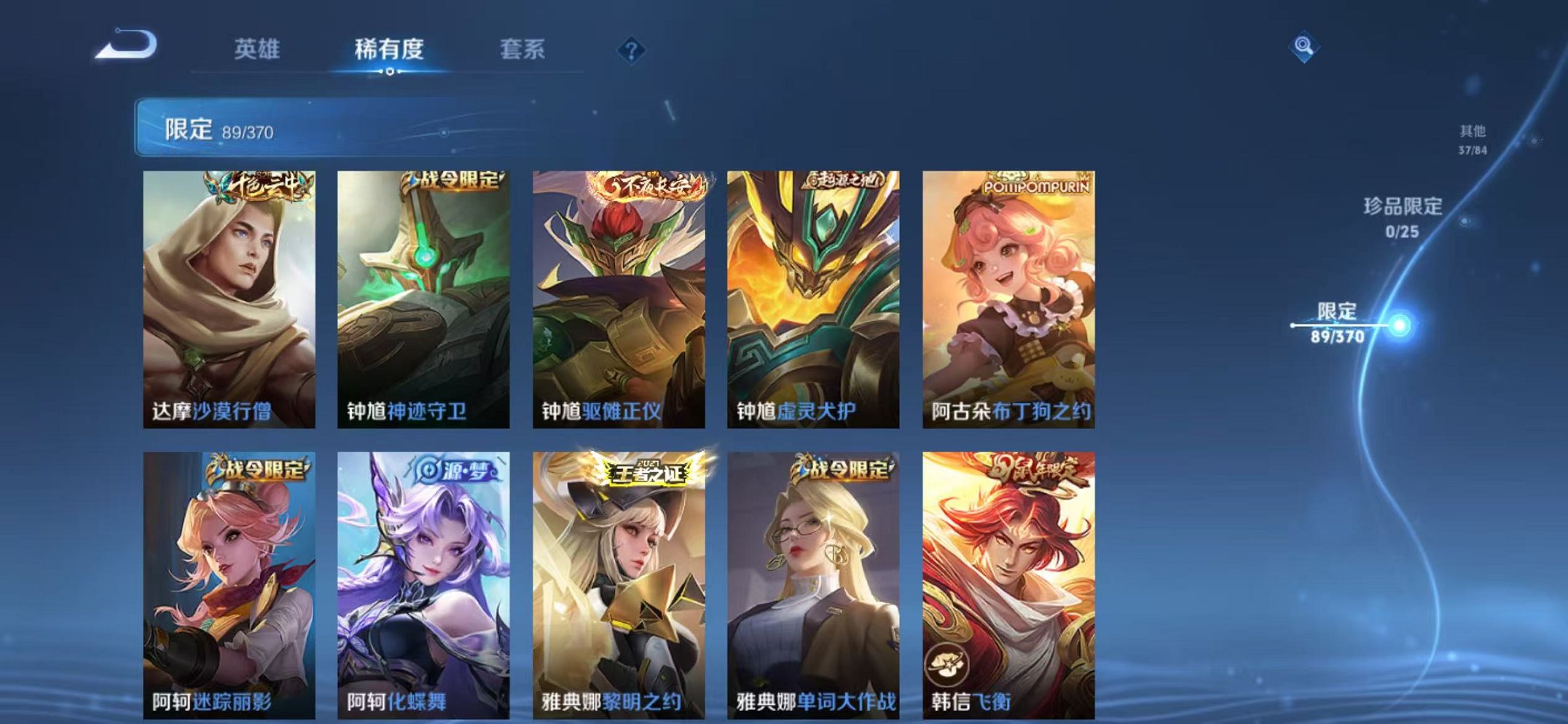Switch to the 套系 tab

pyautogui.click(x=525, y=50)
